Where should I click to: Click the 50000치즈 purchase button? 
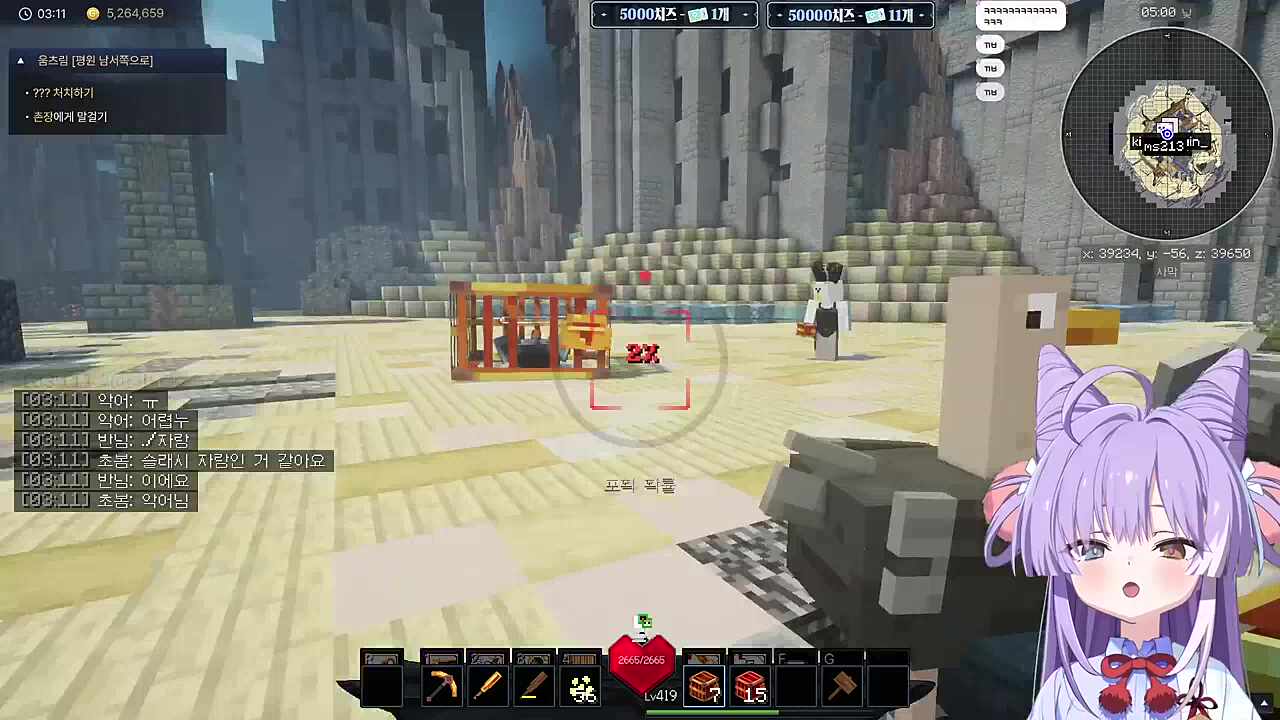click(x=849, y=15)
